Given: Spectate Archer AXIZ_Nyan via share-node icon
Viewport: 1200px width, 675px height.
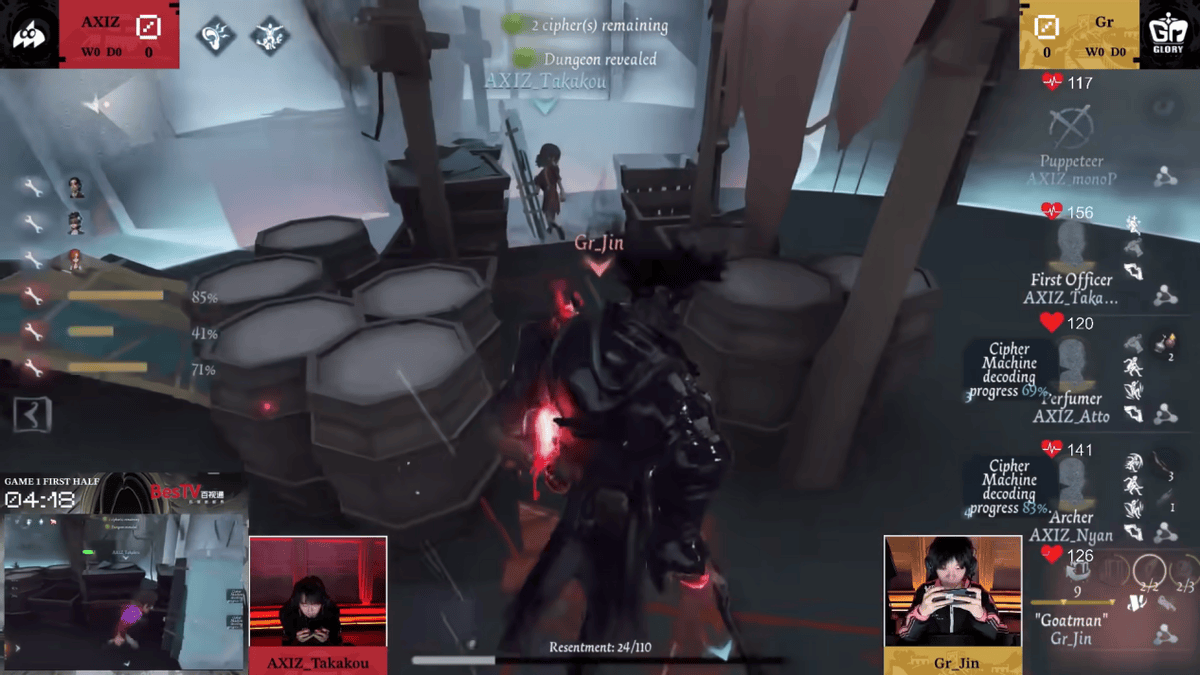Looking at the screenshot, I should coord(1164,533).
